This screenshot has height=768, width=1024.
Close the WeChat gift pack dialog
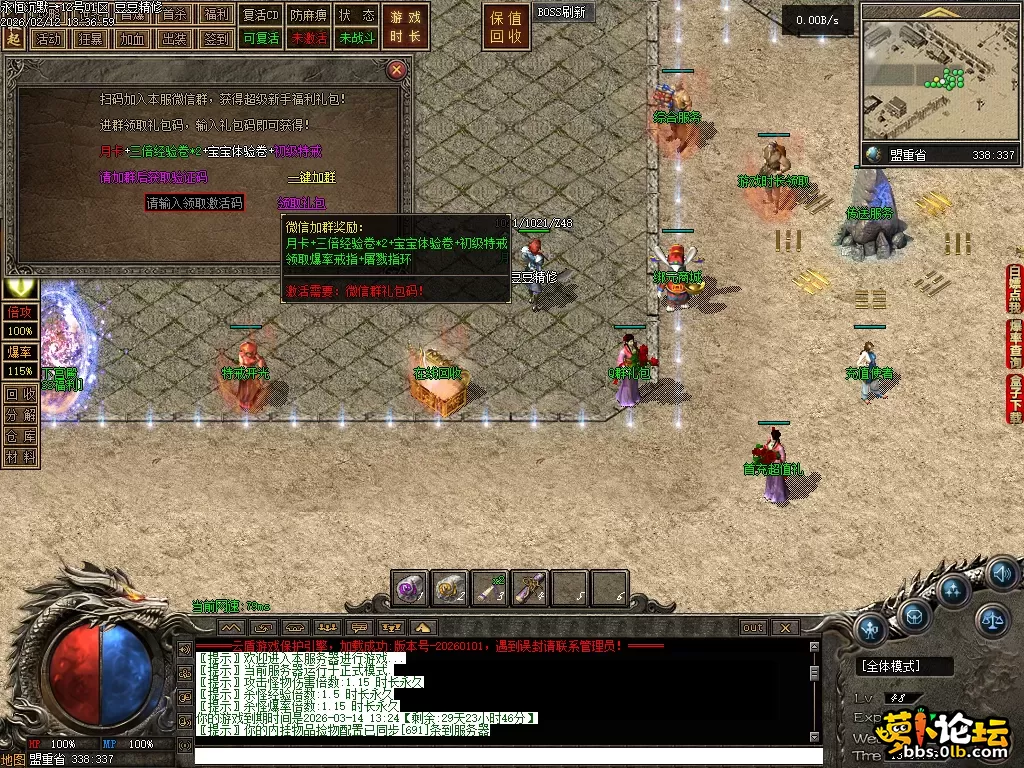click(397, 69)
